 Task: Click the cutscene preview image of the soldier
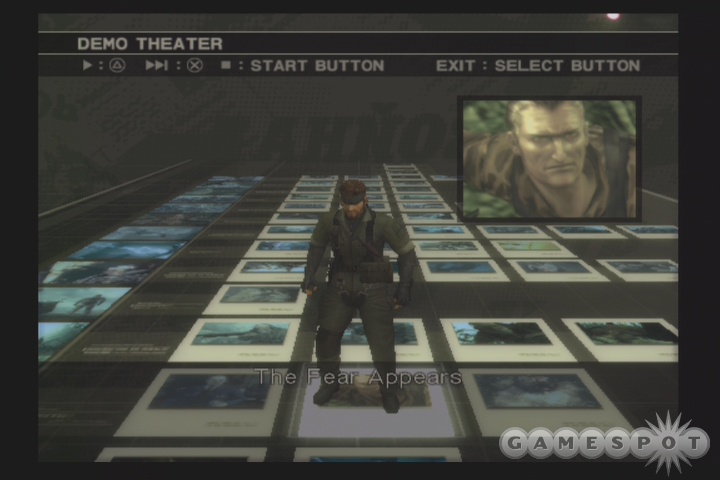click(x=549, y=158)
